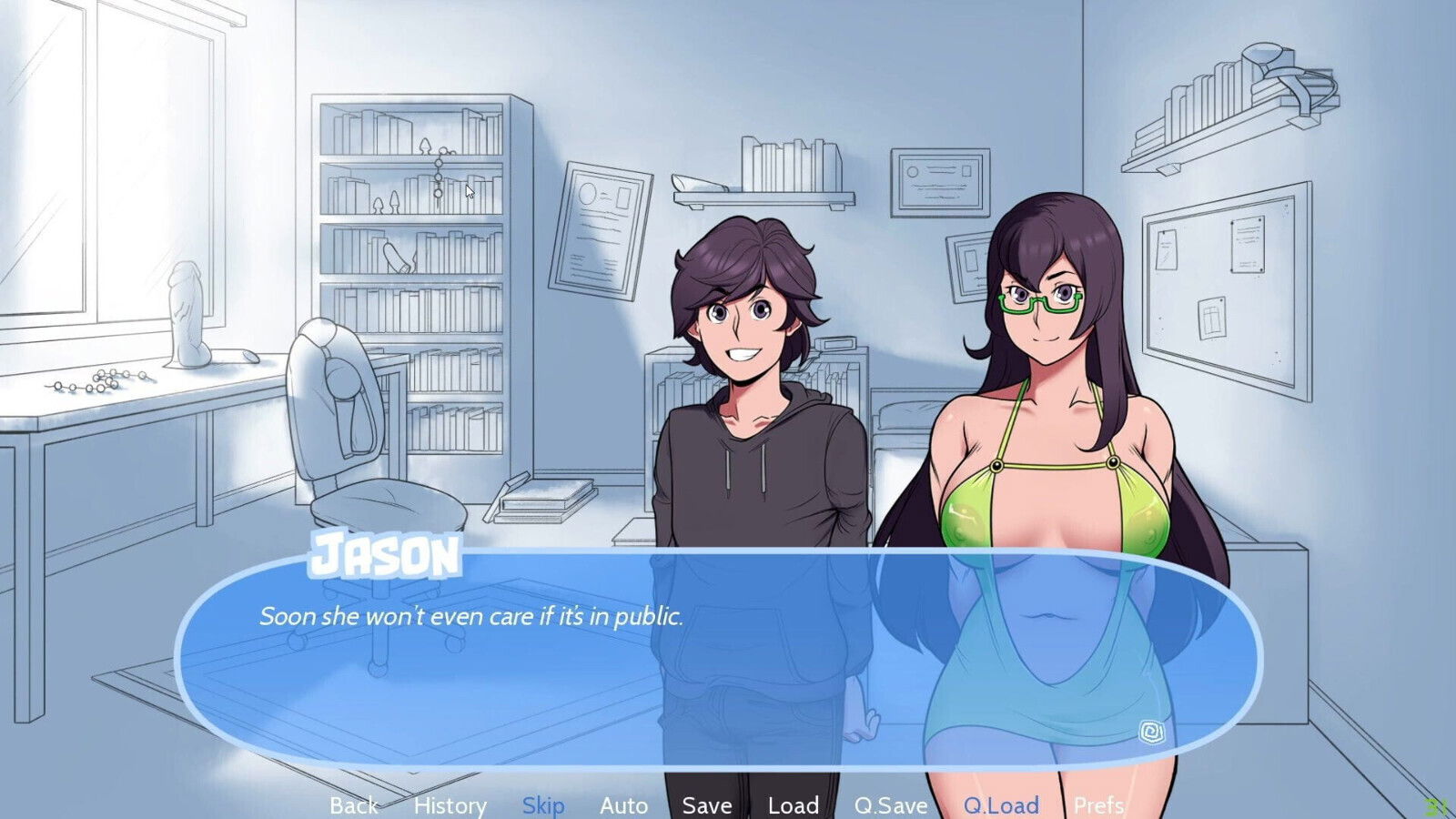The width and height of the screenshot is (1456, 819).
Task: Go back one dialogue line
Action: (353, 805)
